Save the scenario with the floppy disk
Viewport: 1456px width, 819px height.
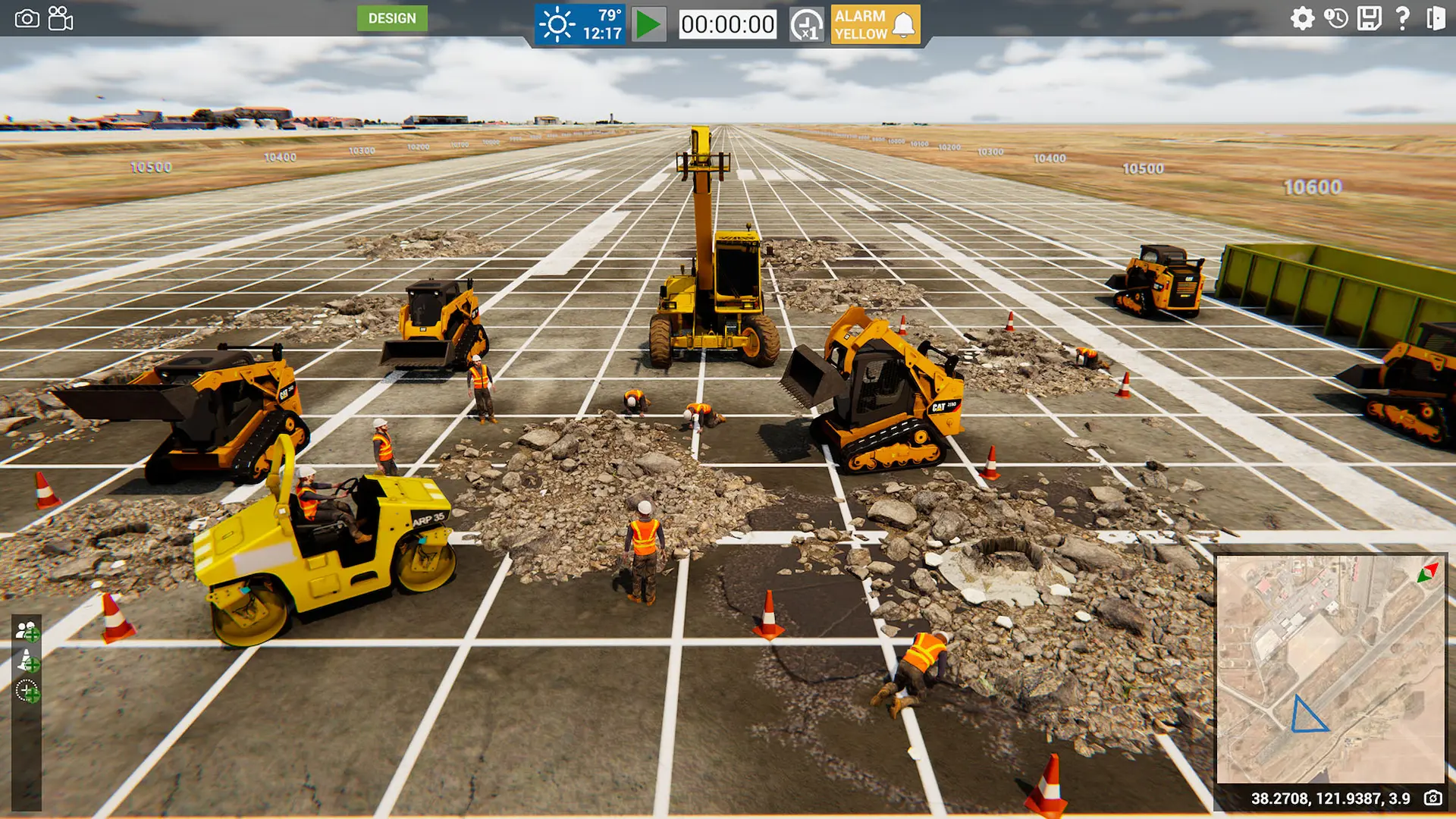1370,18
